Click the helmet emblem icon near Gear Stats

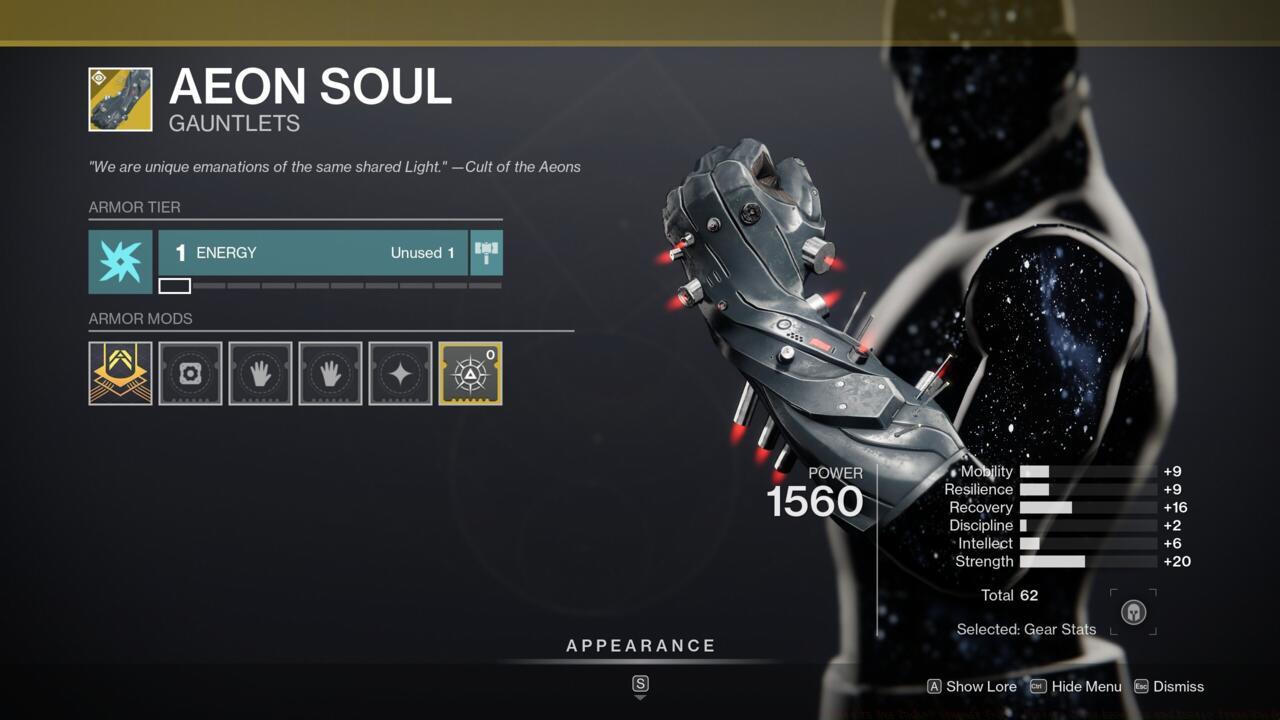coord(1132,612)
